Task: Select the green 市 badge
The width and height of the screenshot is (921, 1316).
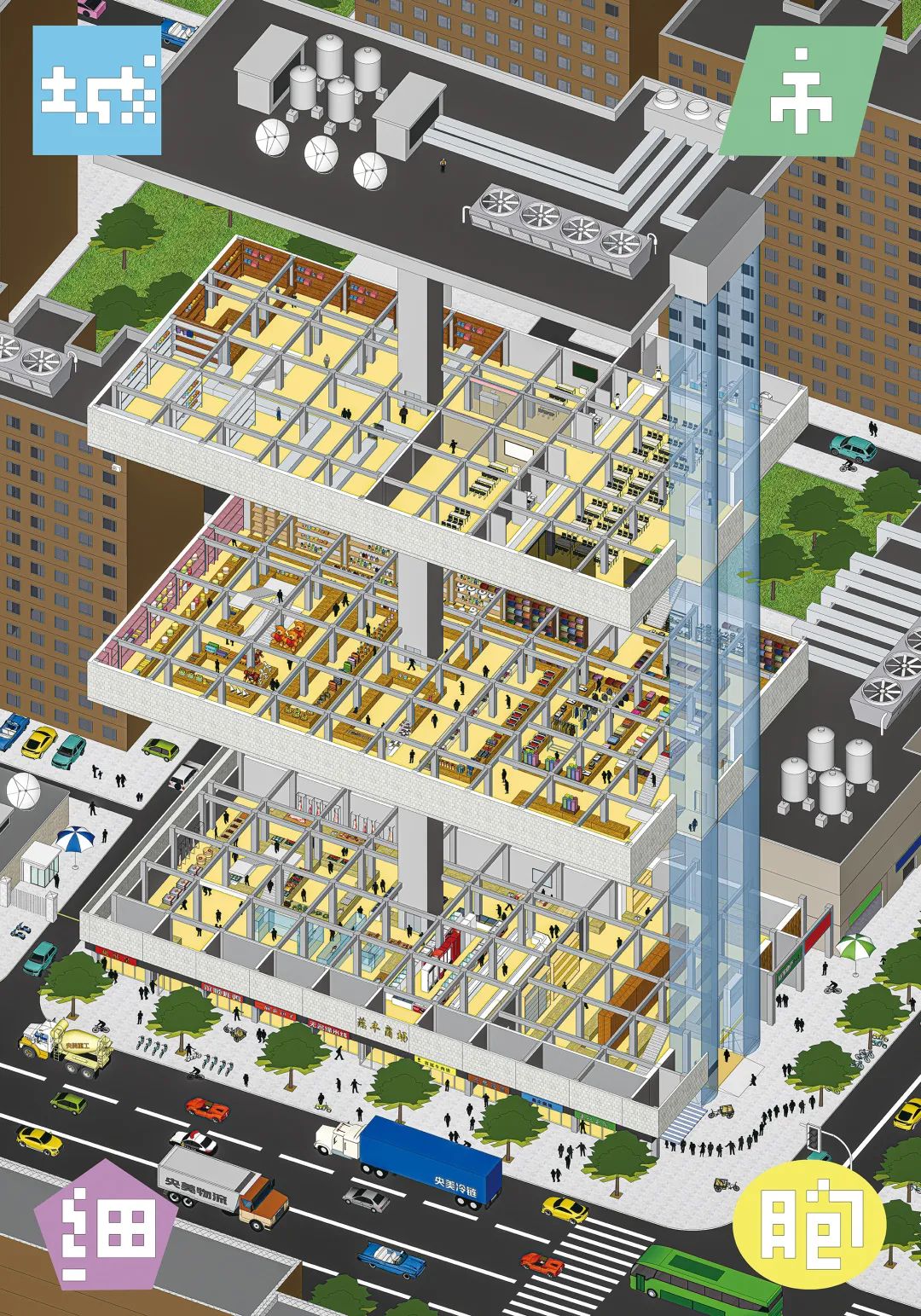Action: point(801,92)
